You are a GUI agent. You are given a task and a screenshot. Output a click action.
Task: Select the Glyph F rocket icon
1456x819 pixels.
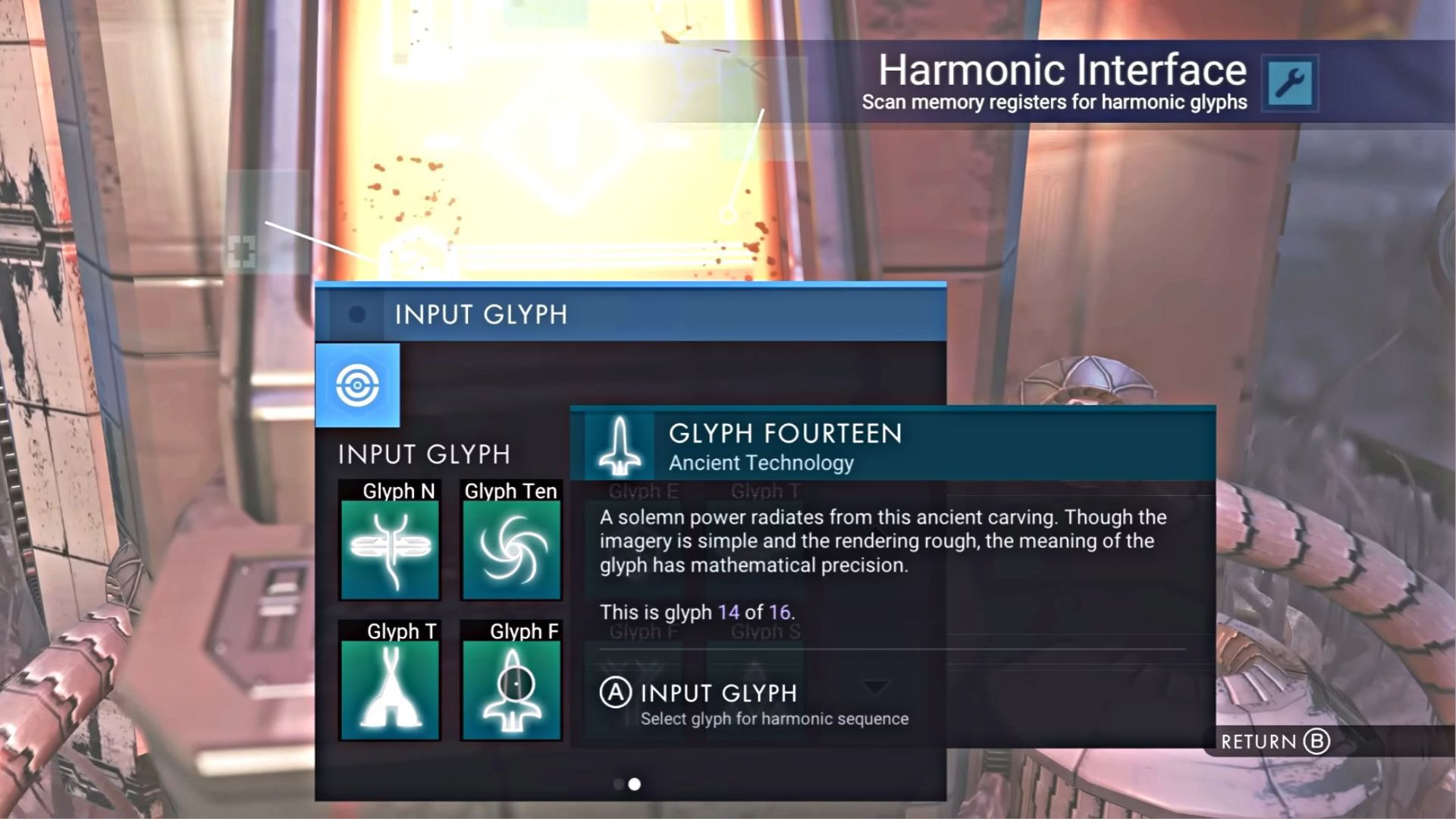click(x=510, y=689)
